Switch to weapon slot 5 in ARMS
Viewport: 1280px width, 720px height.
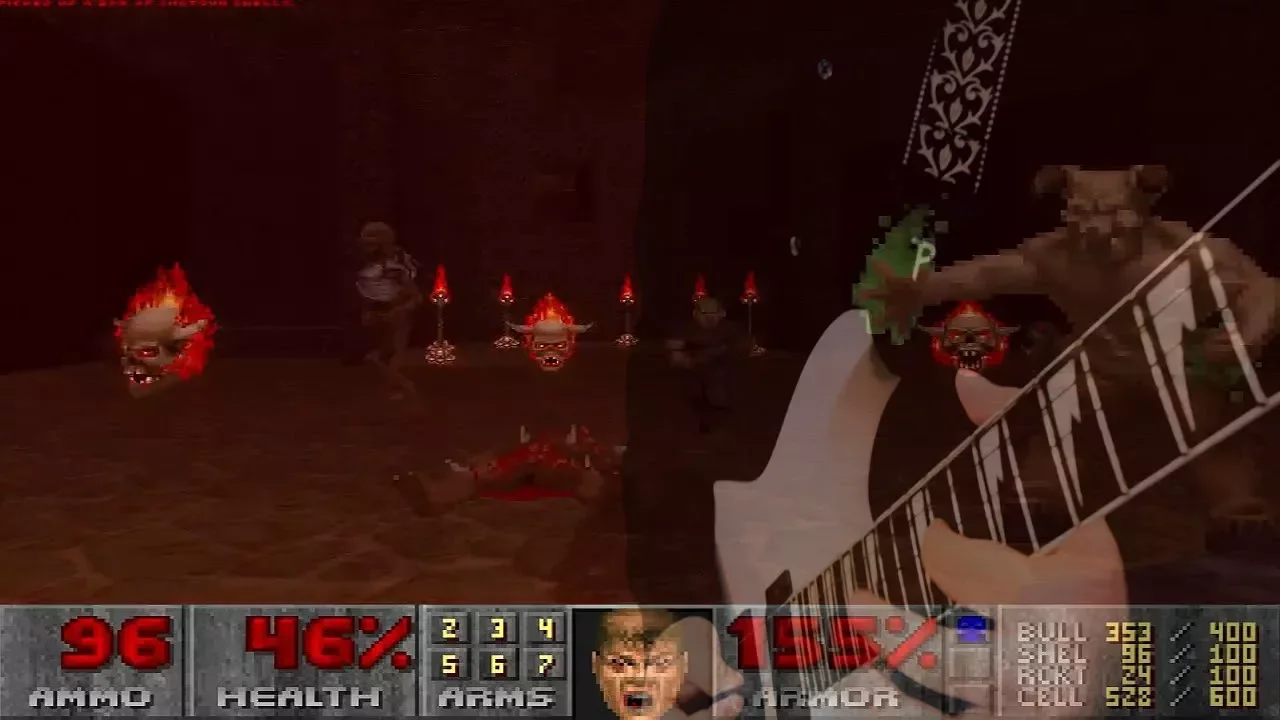pyautogui.click(x=449, y=664)
